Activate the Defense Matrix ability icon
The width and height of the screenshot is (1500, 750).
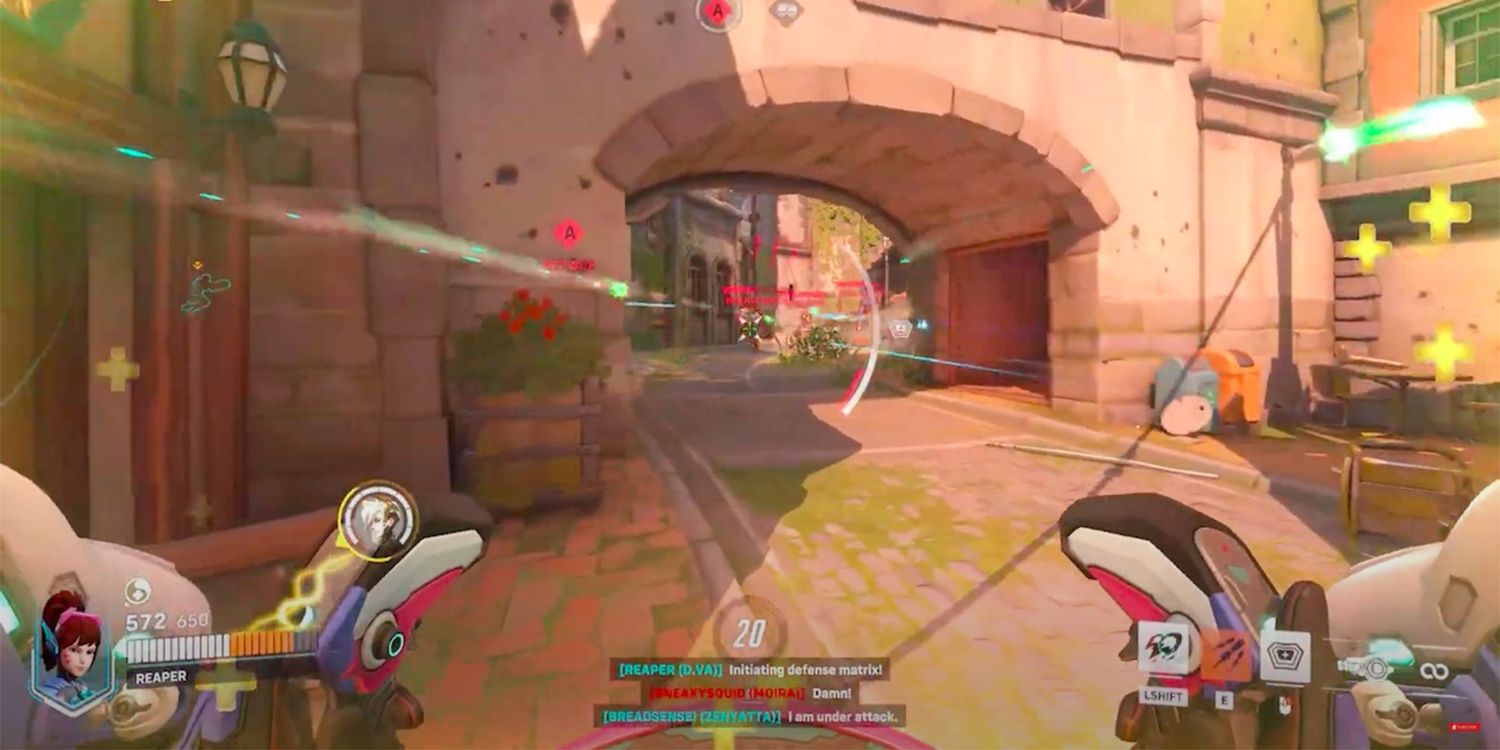coord(1283,655)
